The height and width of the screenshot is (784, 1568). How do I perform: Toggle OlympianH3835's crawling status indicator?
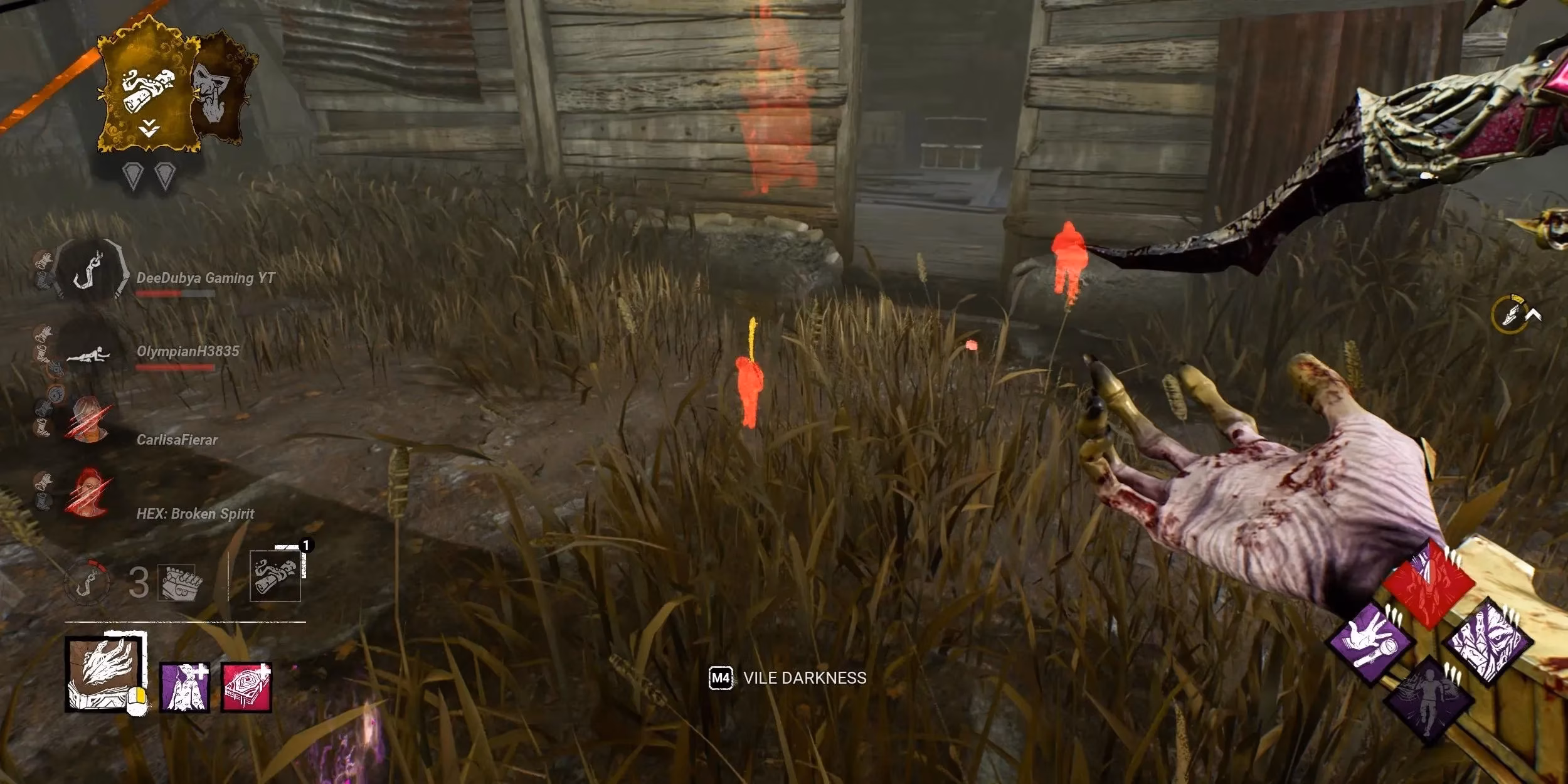tap(88, 355)
